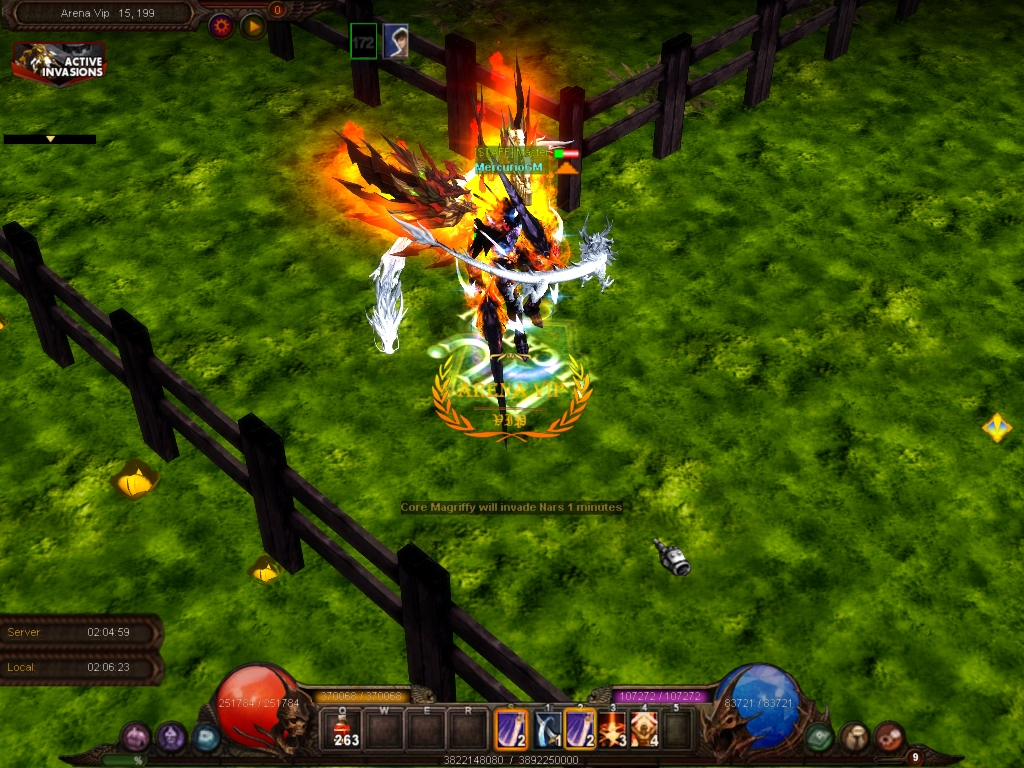Activate the skill in hotkey slot 4
This screenshot has width=1024, height=768.
click(645, 729)
